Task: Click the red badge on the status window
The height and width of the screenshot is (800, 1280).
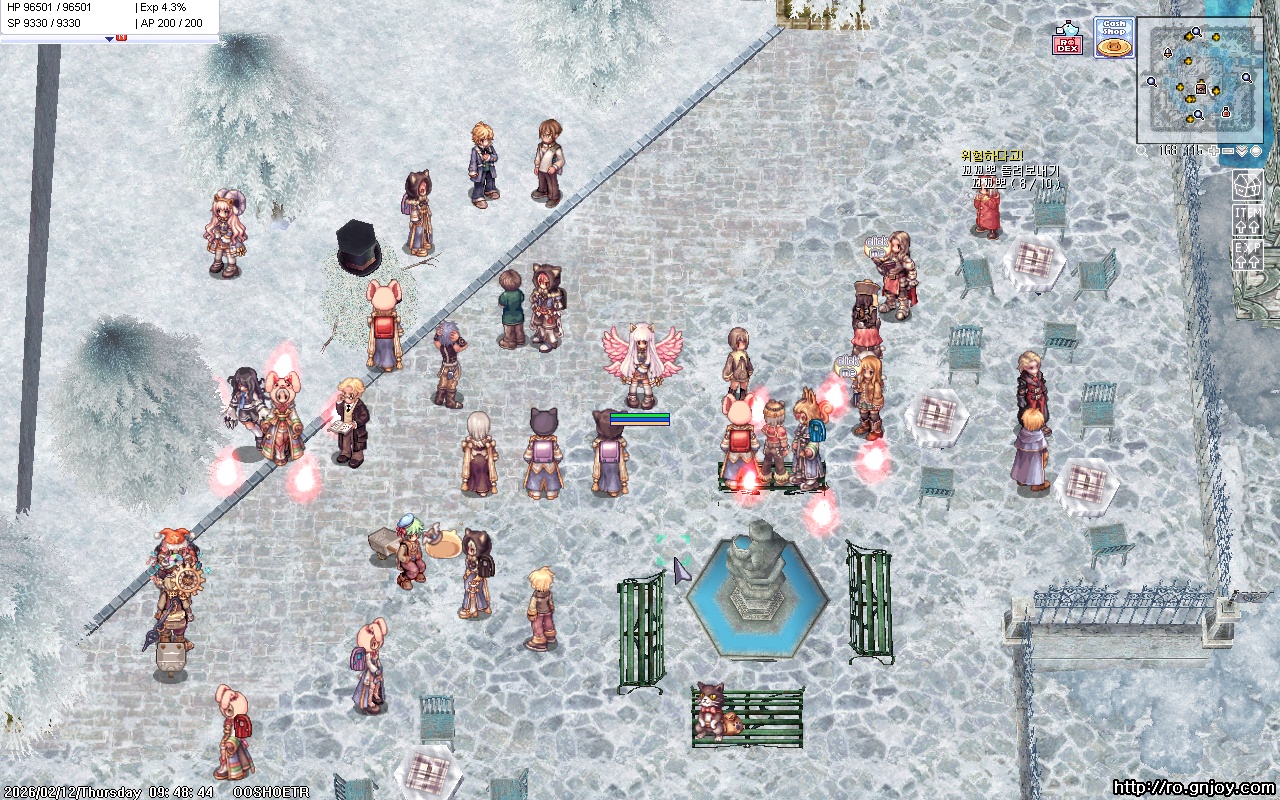Action: click(x=122, y=37)
